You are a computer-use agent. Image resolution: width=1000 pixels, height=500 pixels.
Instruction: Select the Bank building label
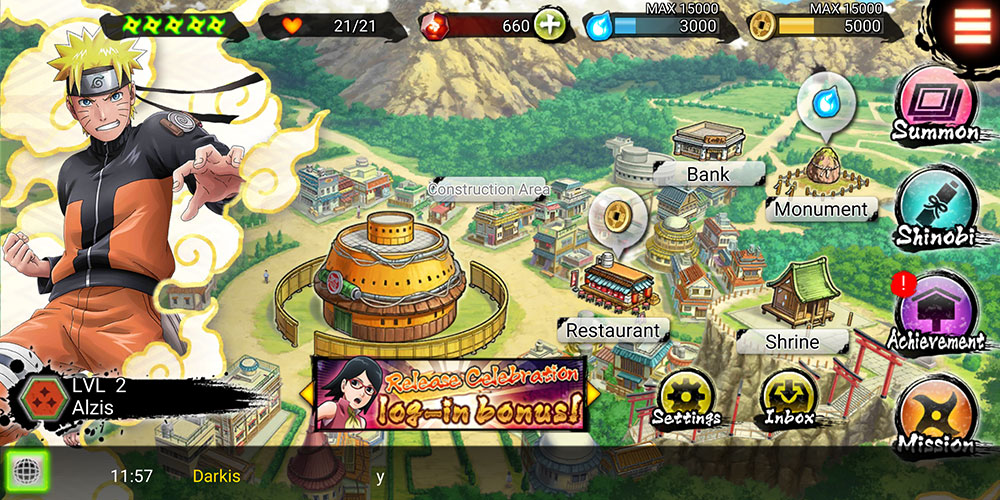click(x=708, y=174)
